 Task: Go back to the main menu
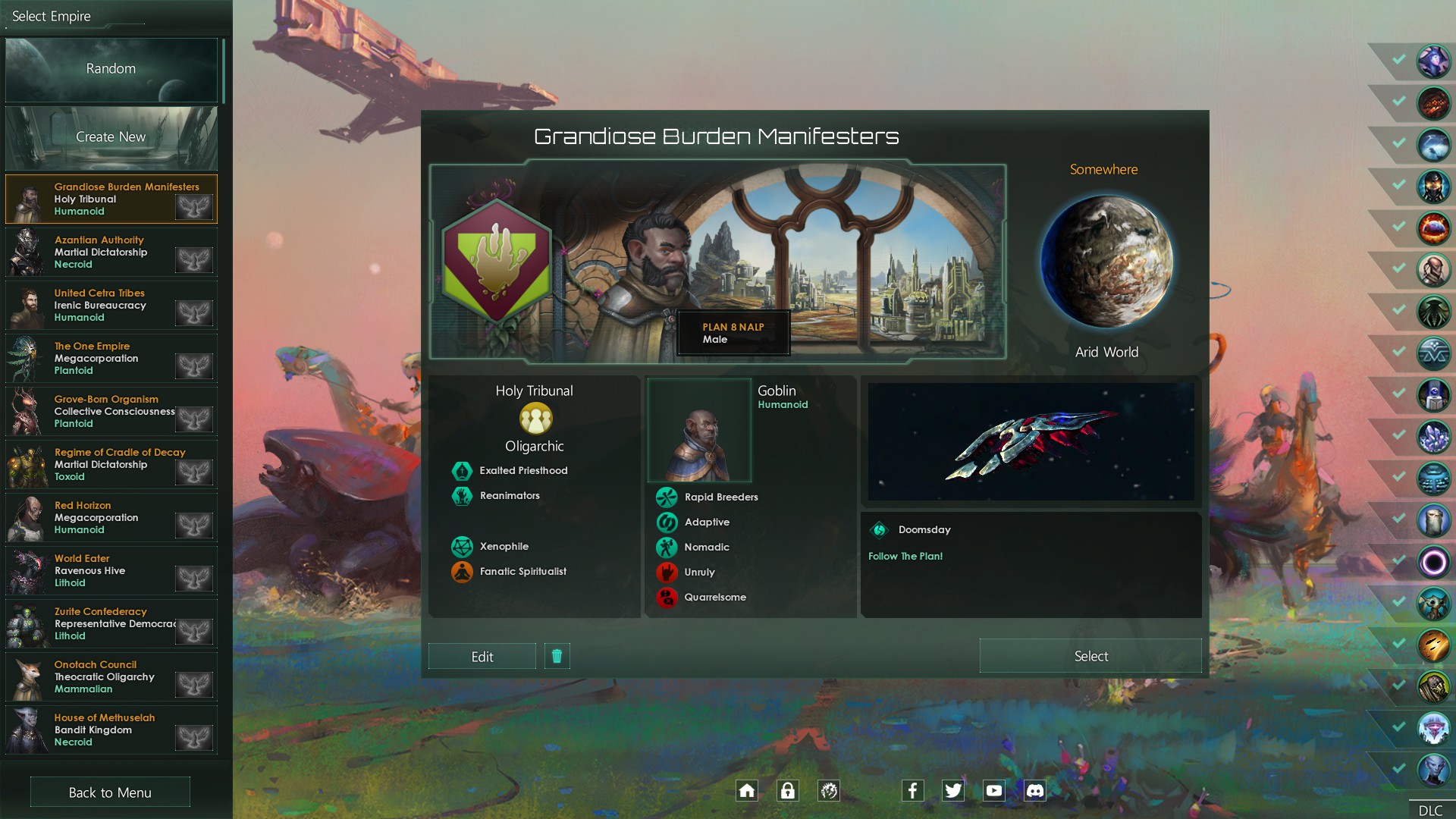coord(110,792)
